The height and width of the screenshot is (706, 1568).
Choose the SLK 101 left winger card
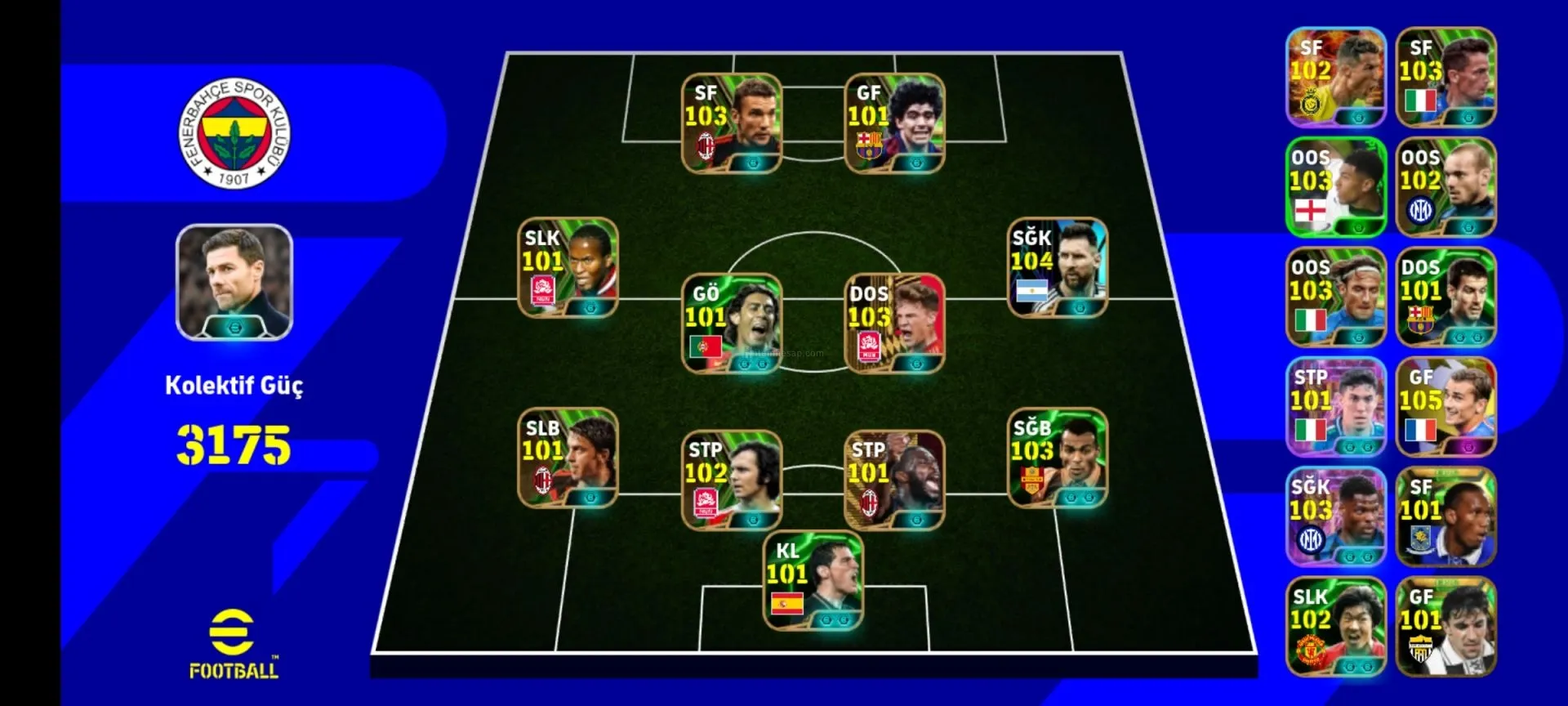pyautogui.click(x=568, y=267)
